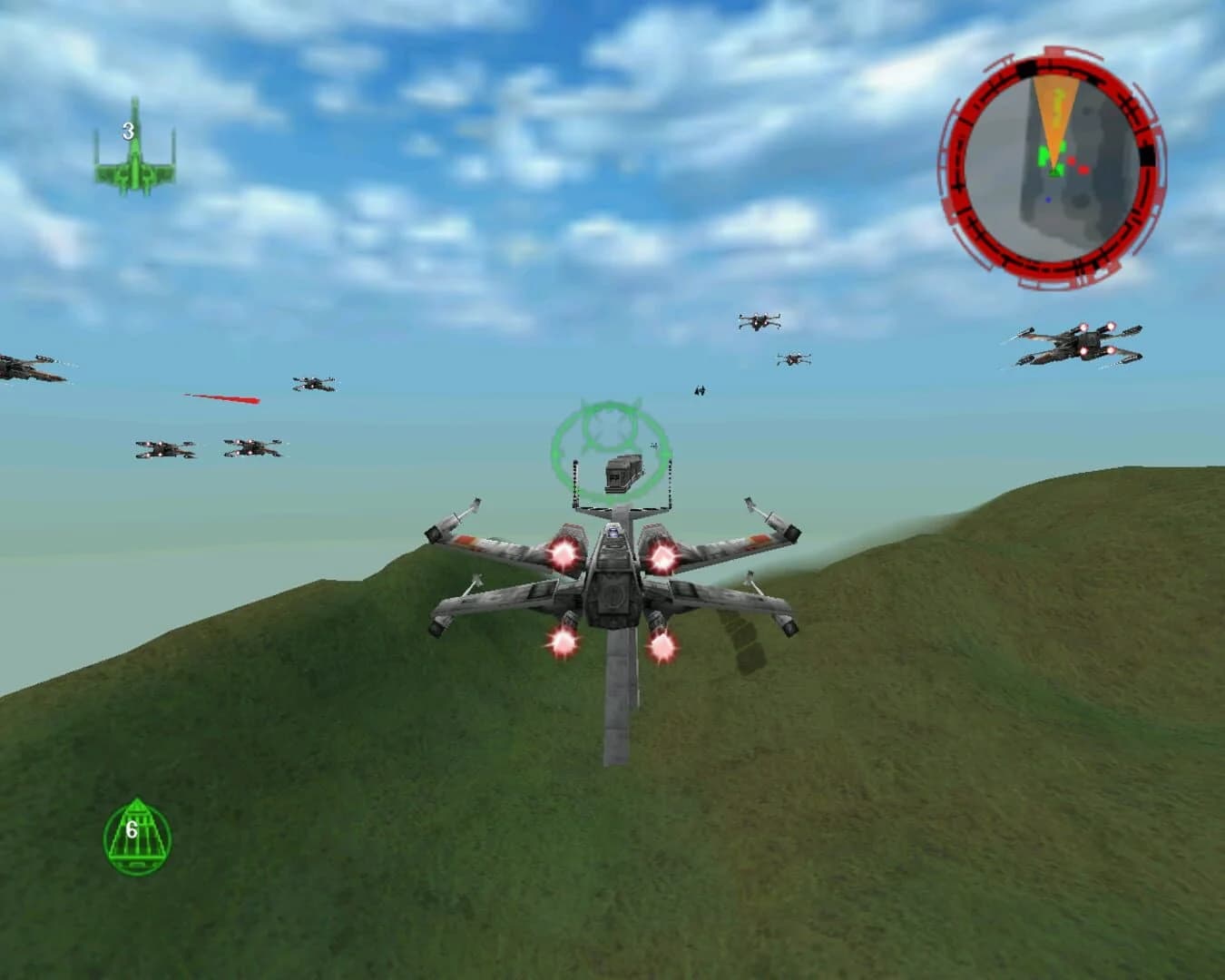Toggle the blue blip on the radar

(x=1048, y=200)
